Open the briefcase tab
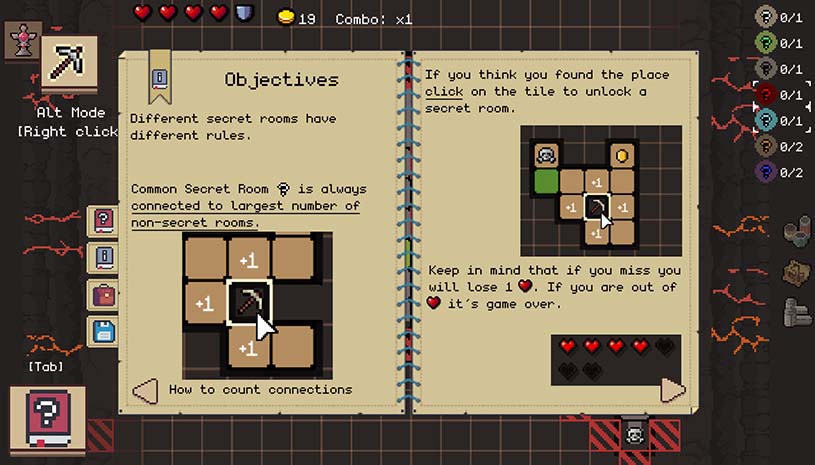This screenshot has width=815, height=465. (x=103, y=295)
